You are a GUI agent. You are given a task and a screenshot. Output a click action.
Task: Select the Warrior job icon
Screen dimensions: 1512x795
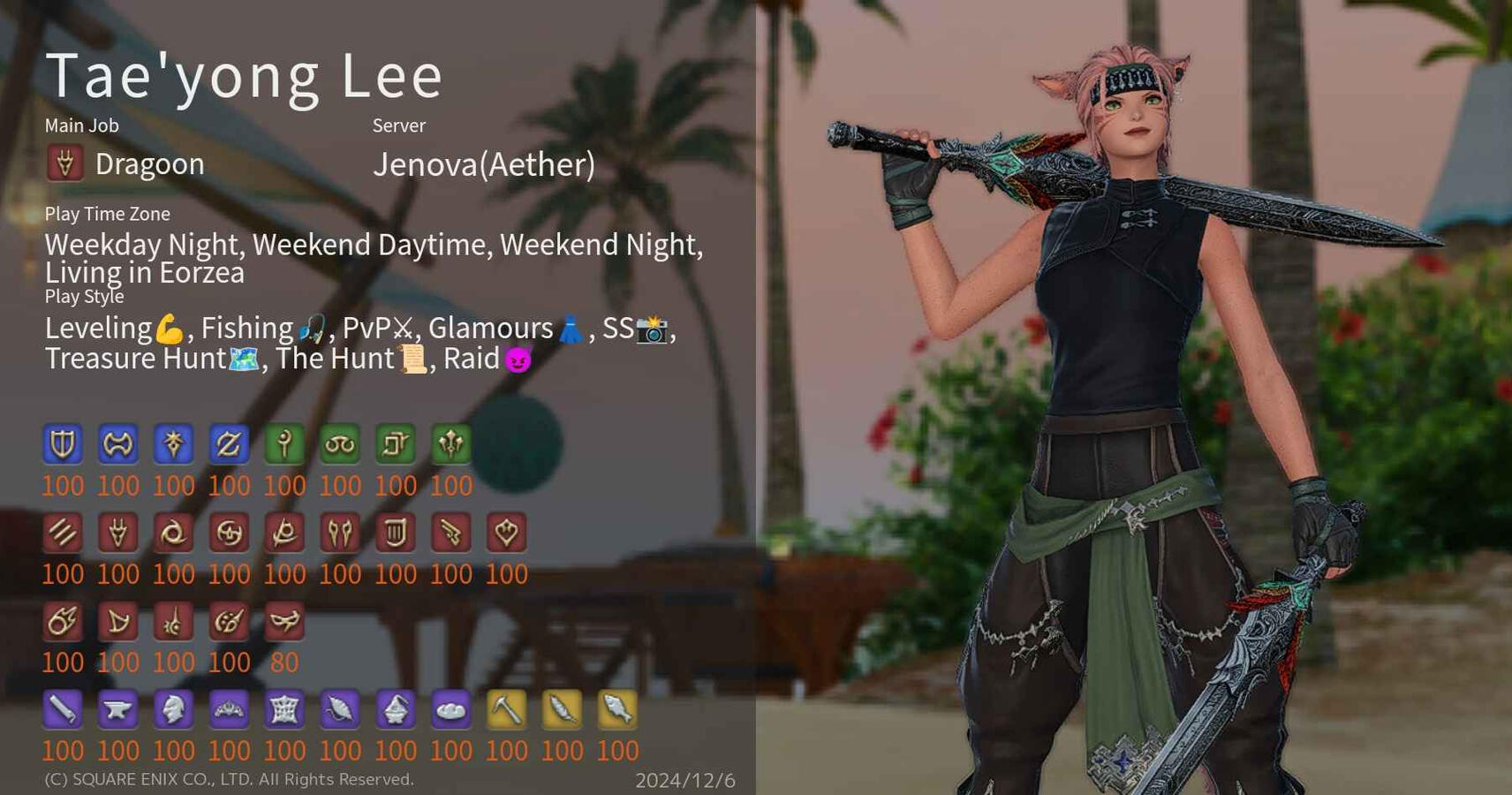tap(118, 444)
